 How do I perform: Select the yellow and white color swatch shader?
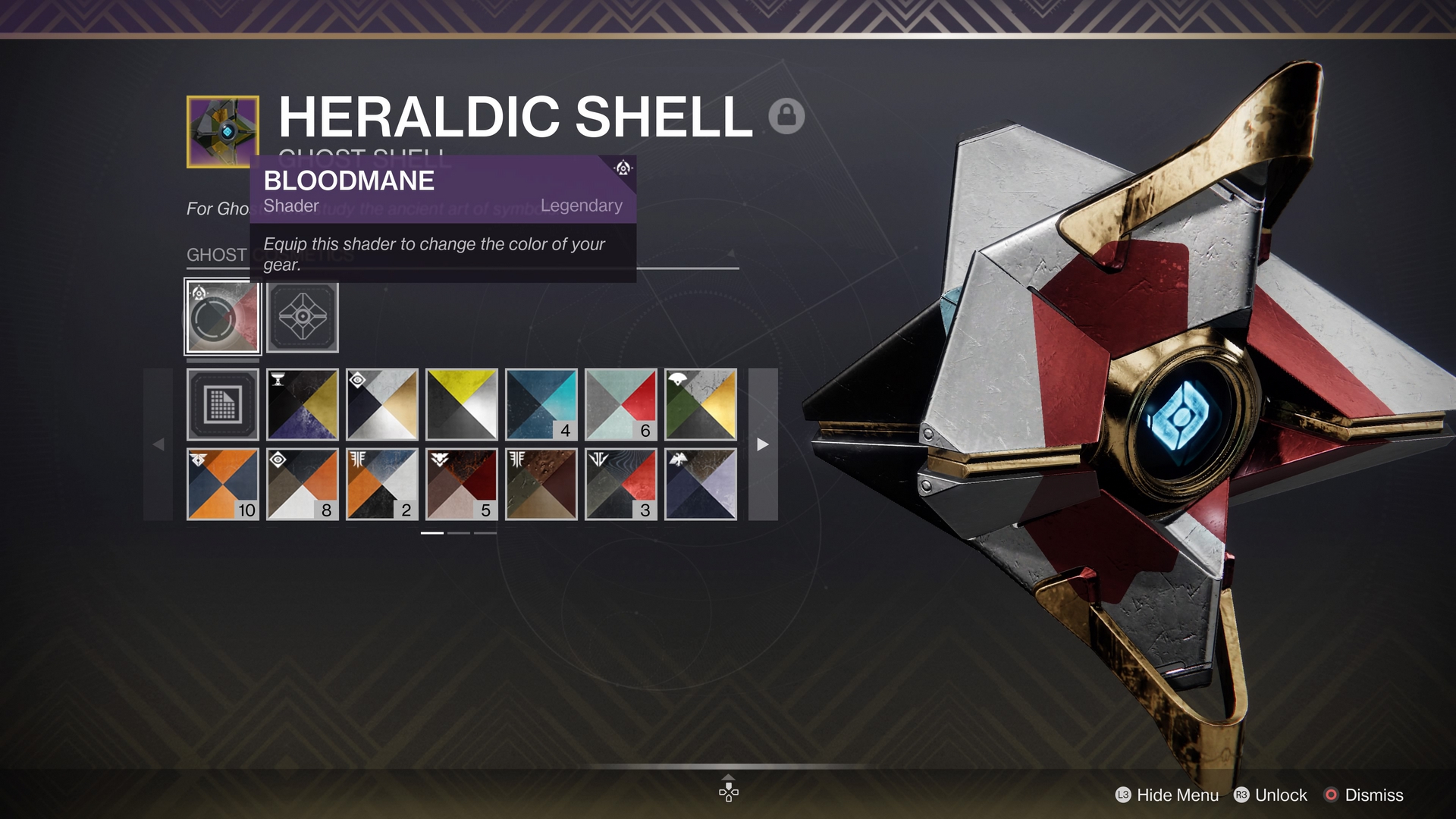[461, 404]
